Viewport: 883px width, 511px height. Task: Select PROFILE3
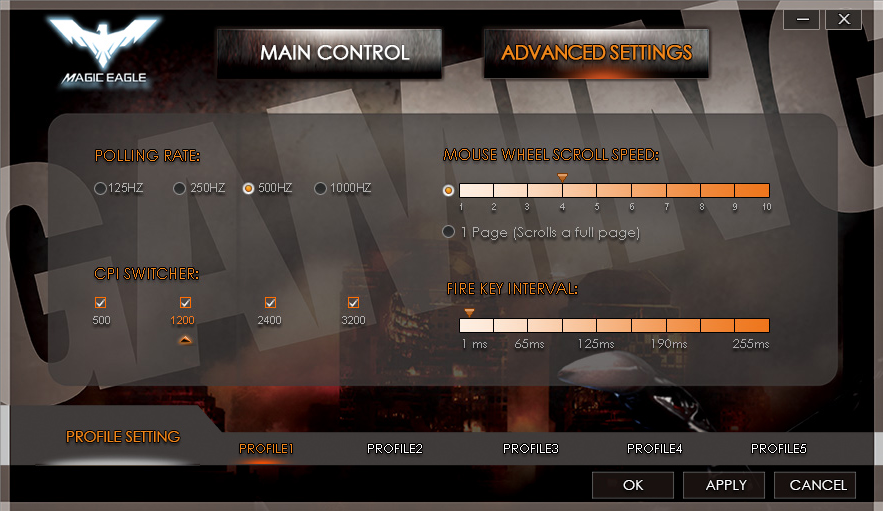click(x=531, y=449)
